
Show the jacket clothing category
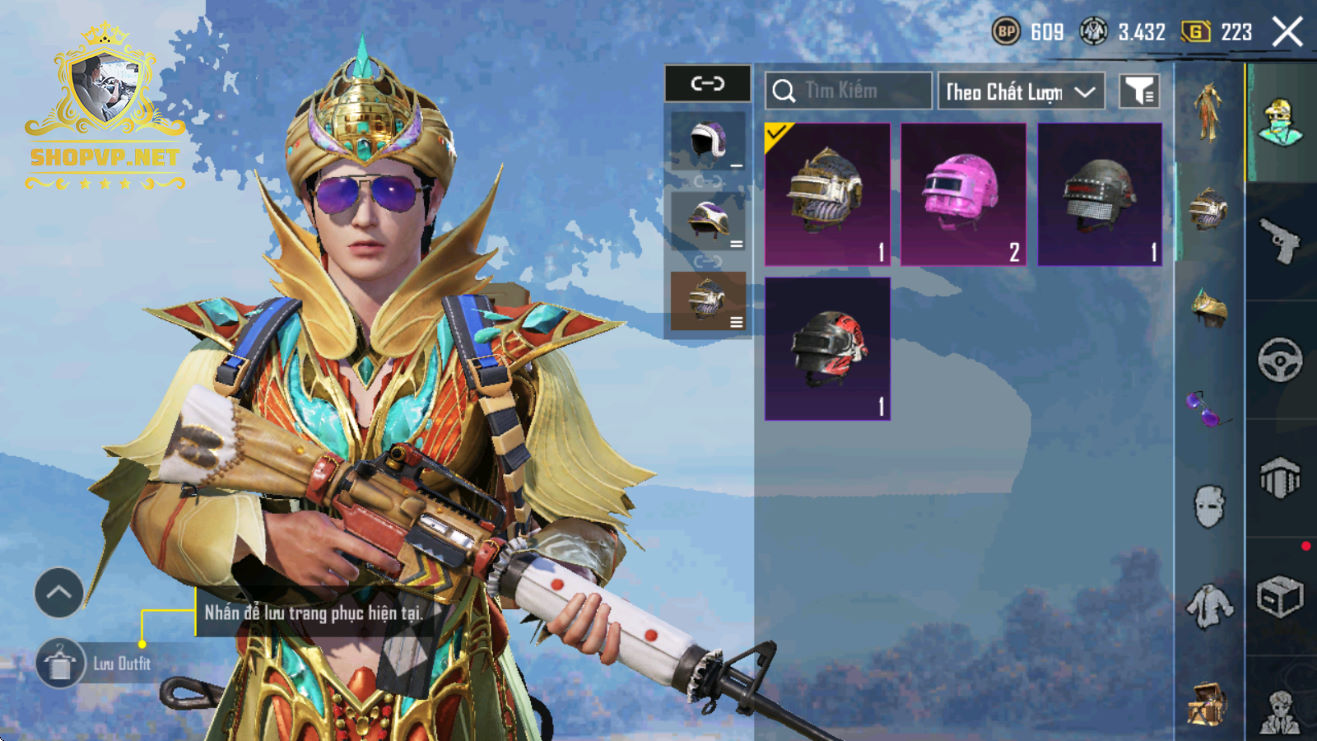click(1209, 605)
